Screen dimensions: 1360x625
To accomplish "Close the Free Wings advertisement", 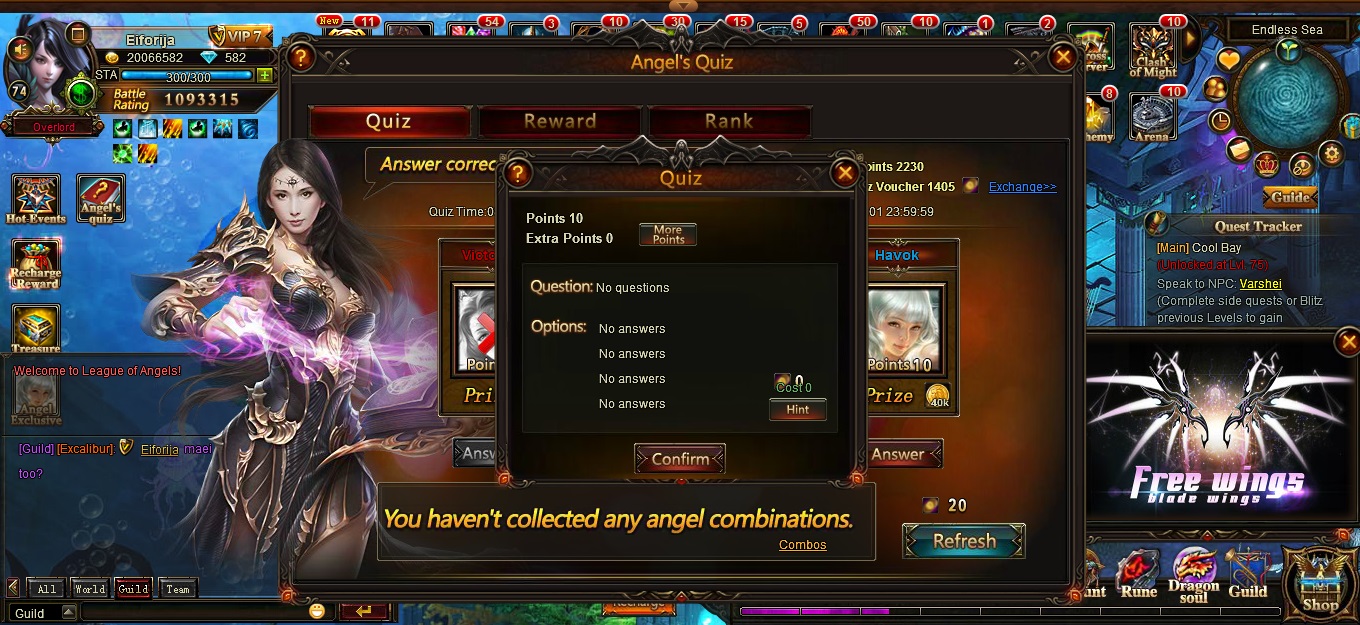I will pyautogui.click(x=1348, y=343).
